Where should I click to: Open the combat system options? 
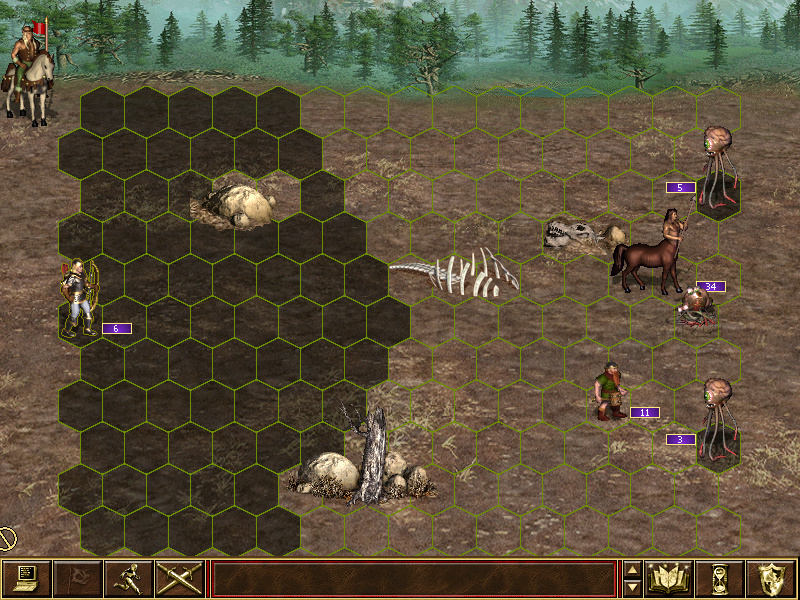click(26, 578)
